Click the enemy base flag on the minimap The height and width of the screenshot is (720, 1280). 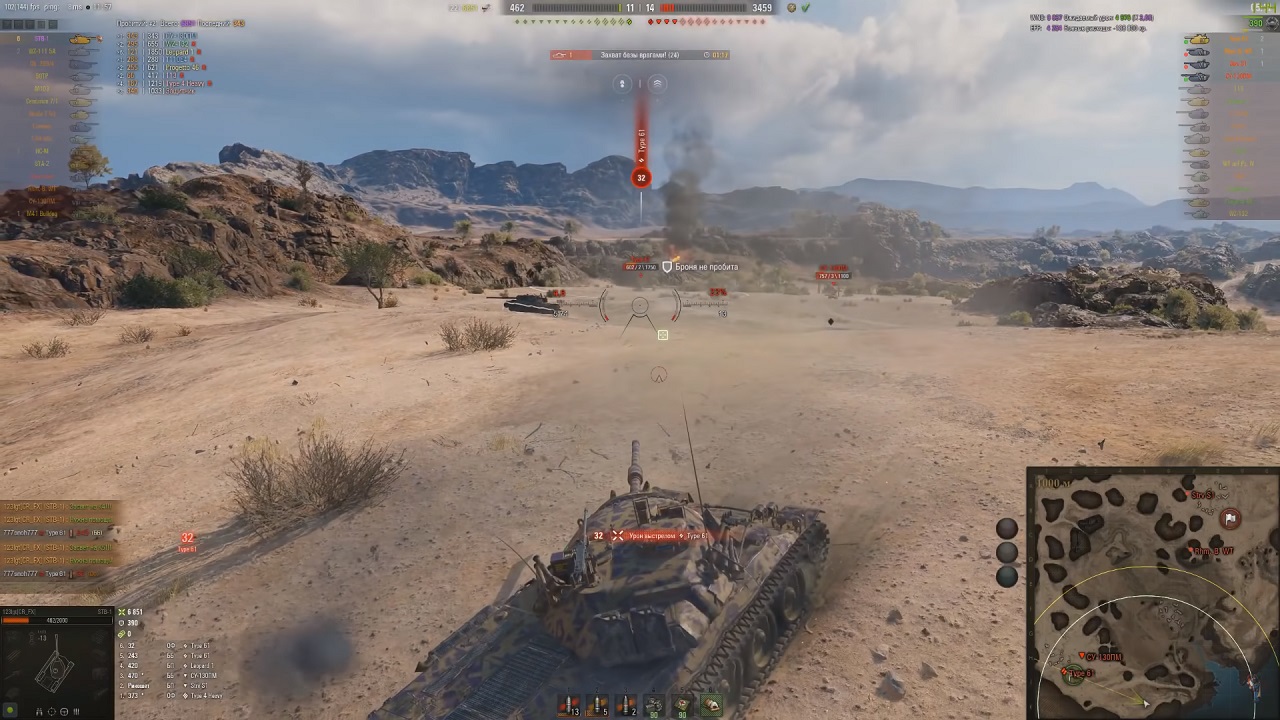point(1230,518)
